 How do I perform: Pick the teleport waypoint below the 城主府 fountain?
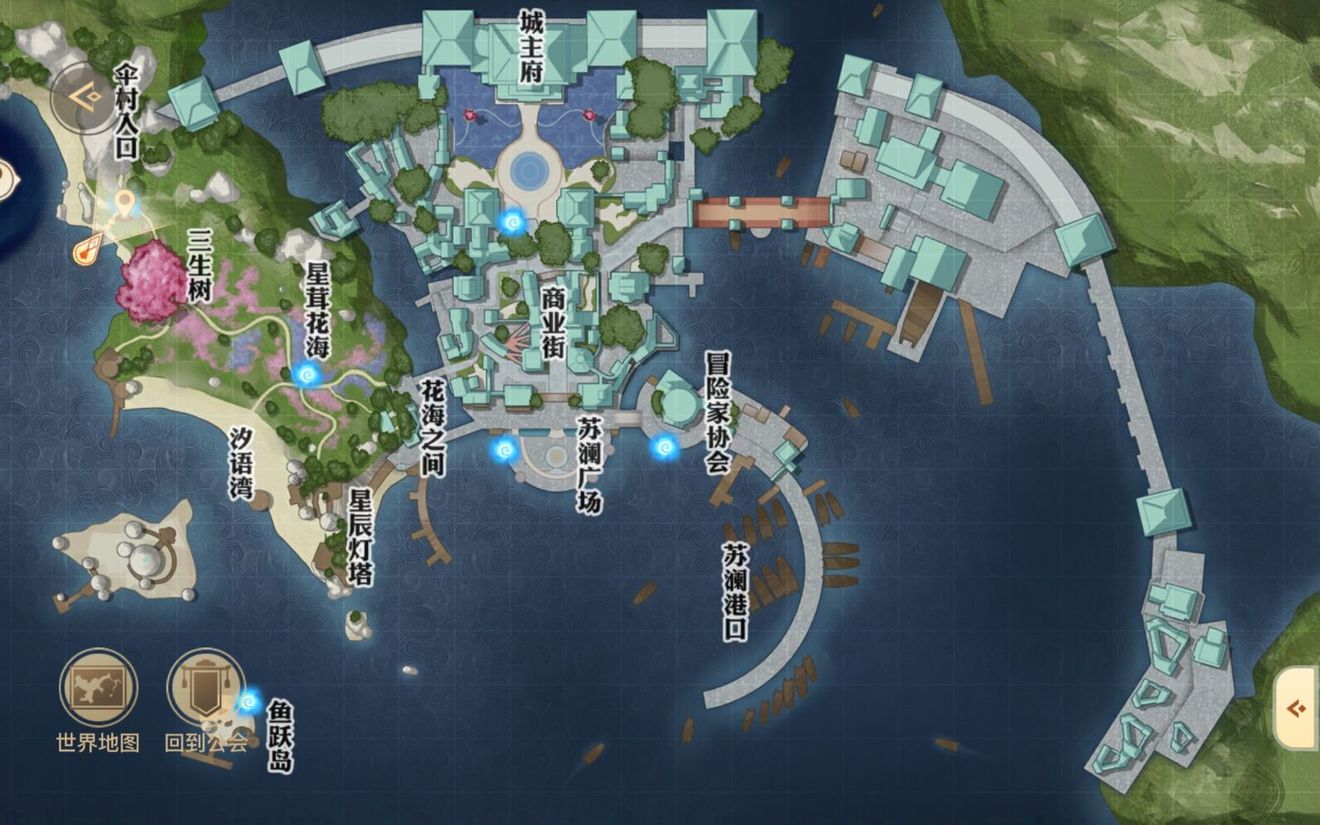(x=514, y=220)
